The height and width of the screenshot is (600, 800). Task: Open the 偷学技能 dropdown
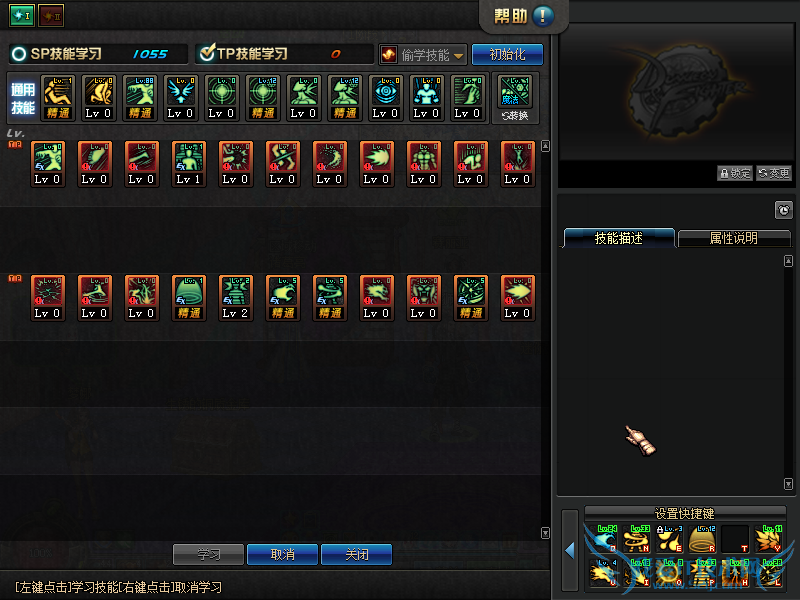(x=423, y=54)
